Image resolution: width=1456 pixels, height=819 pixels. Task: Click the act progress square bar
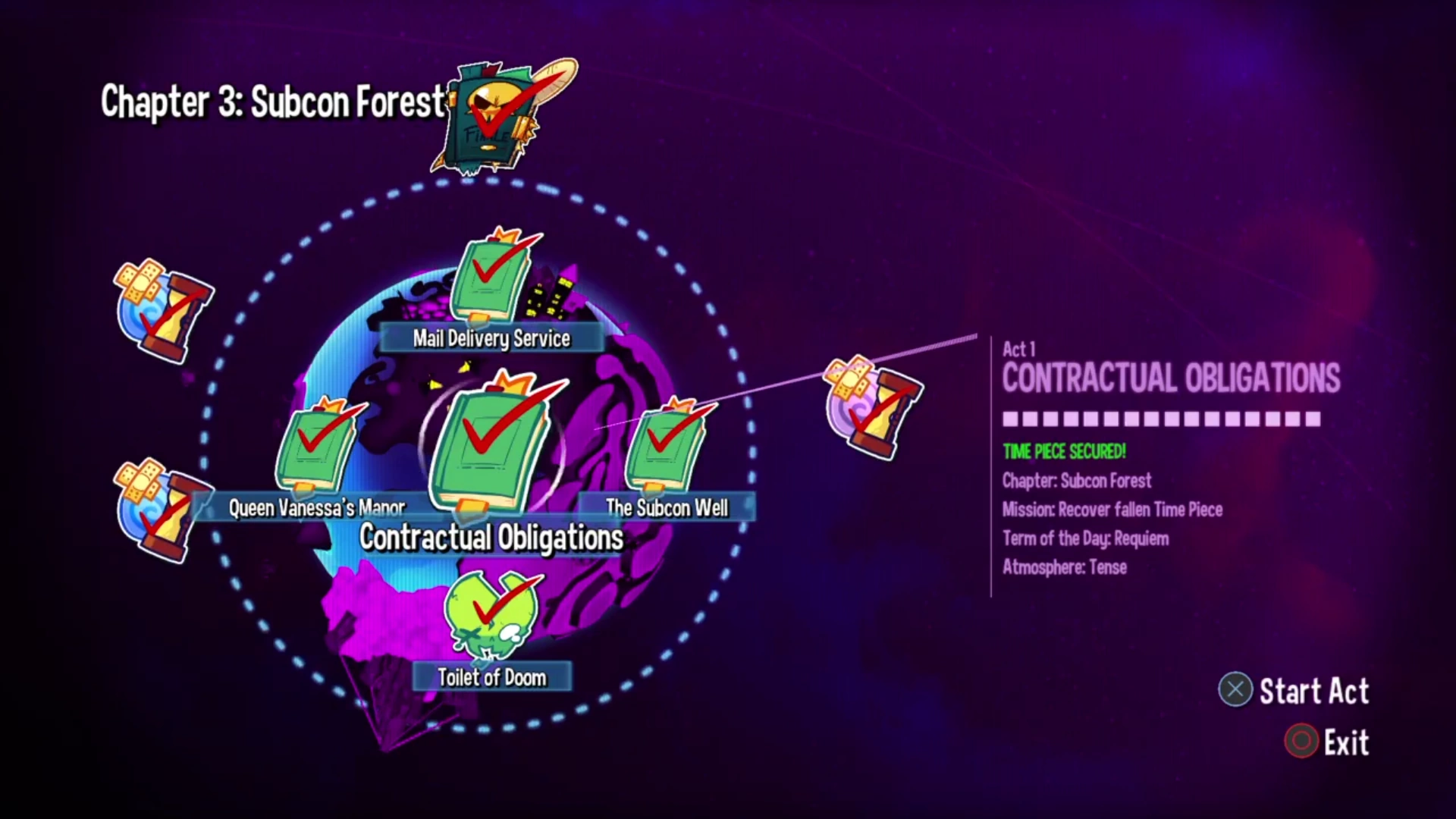click(x=1160, y=419)
